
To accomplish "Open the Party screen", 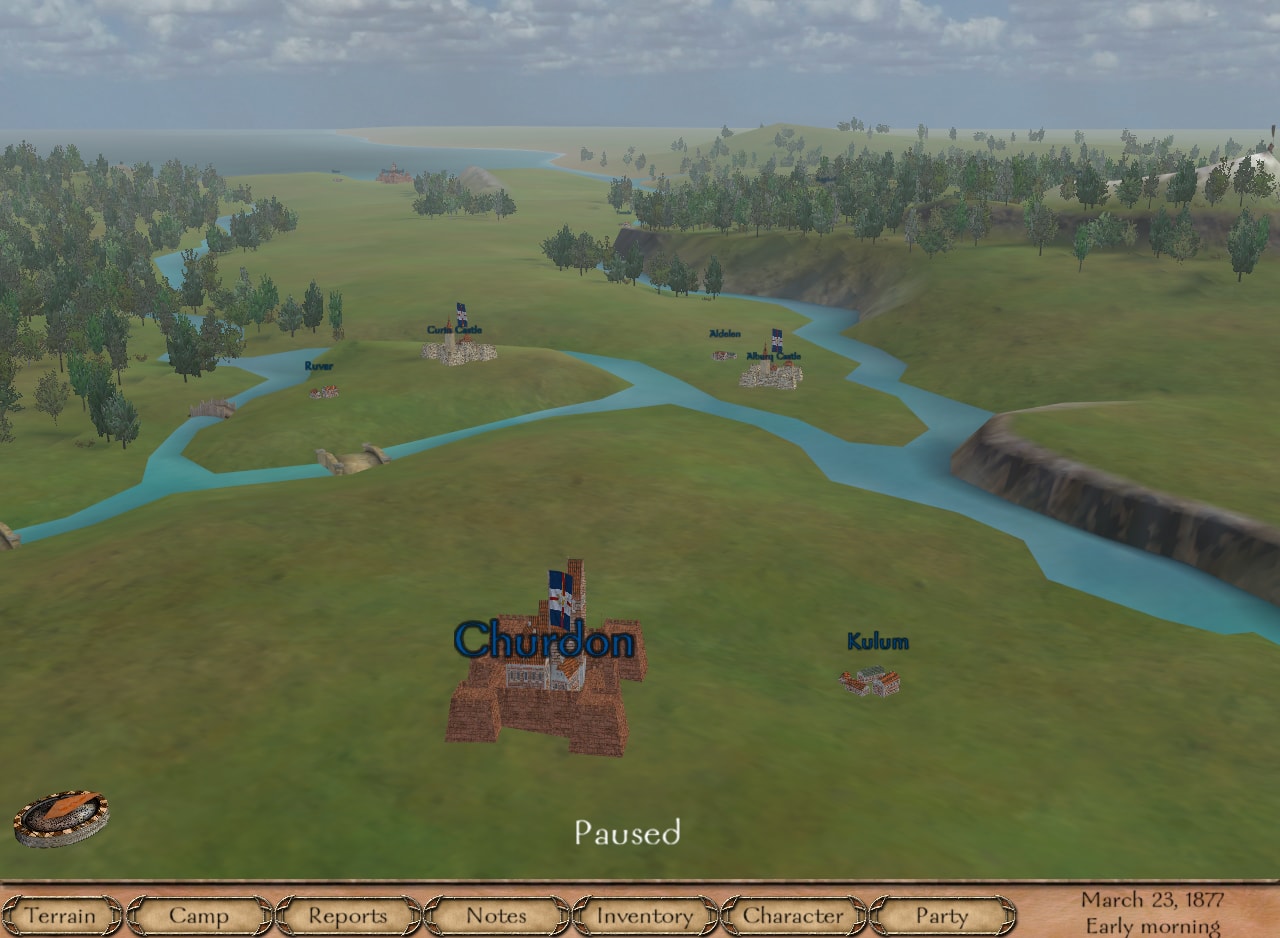I will [941, 916].
